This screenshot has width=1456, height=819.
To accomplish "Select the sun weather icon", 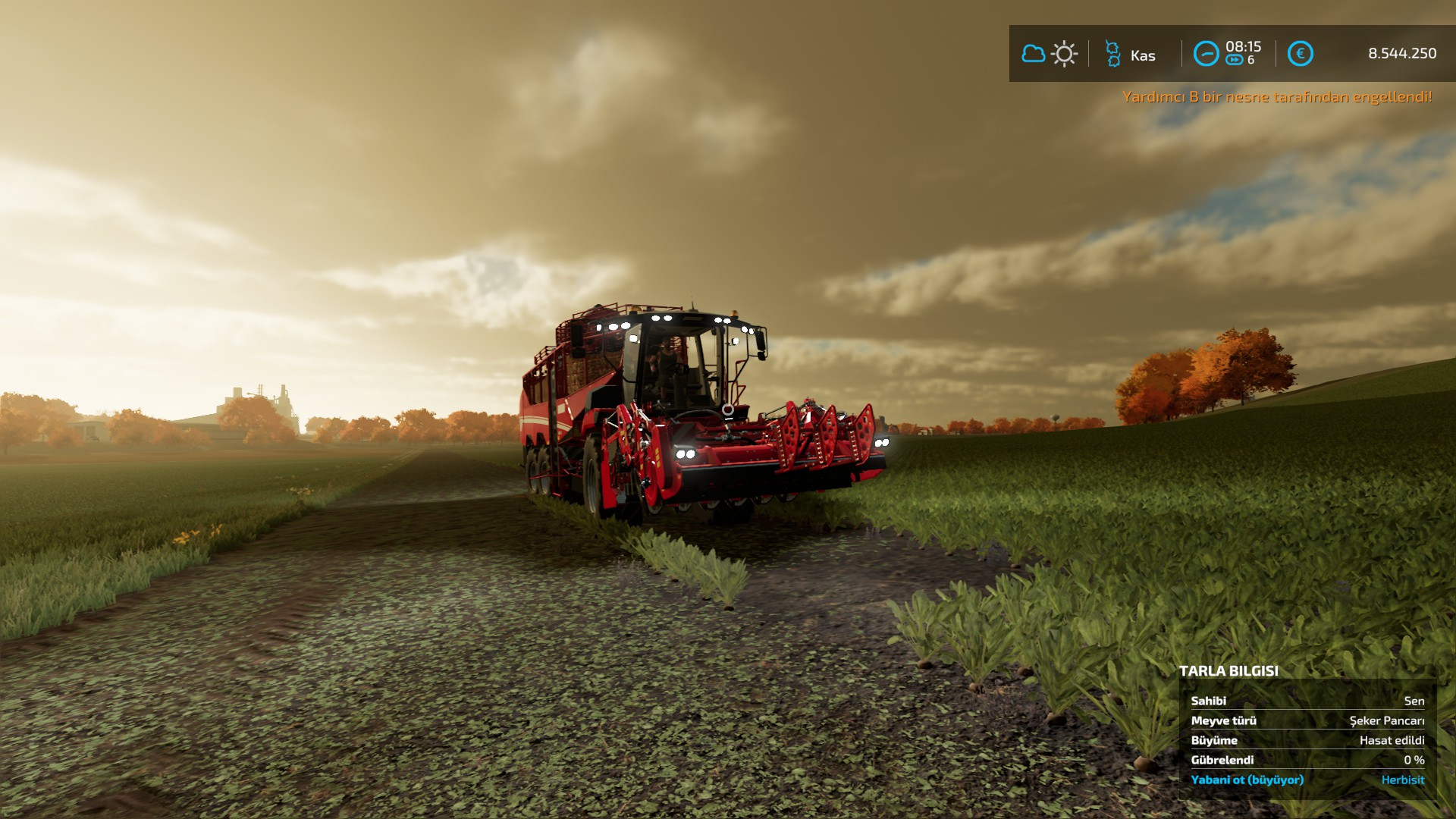I will [1065, 53].
